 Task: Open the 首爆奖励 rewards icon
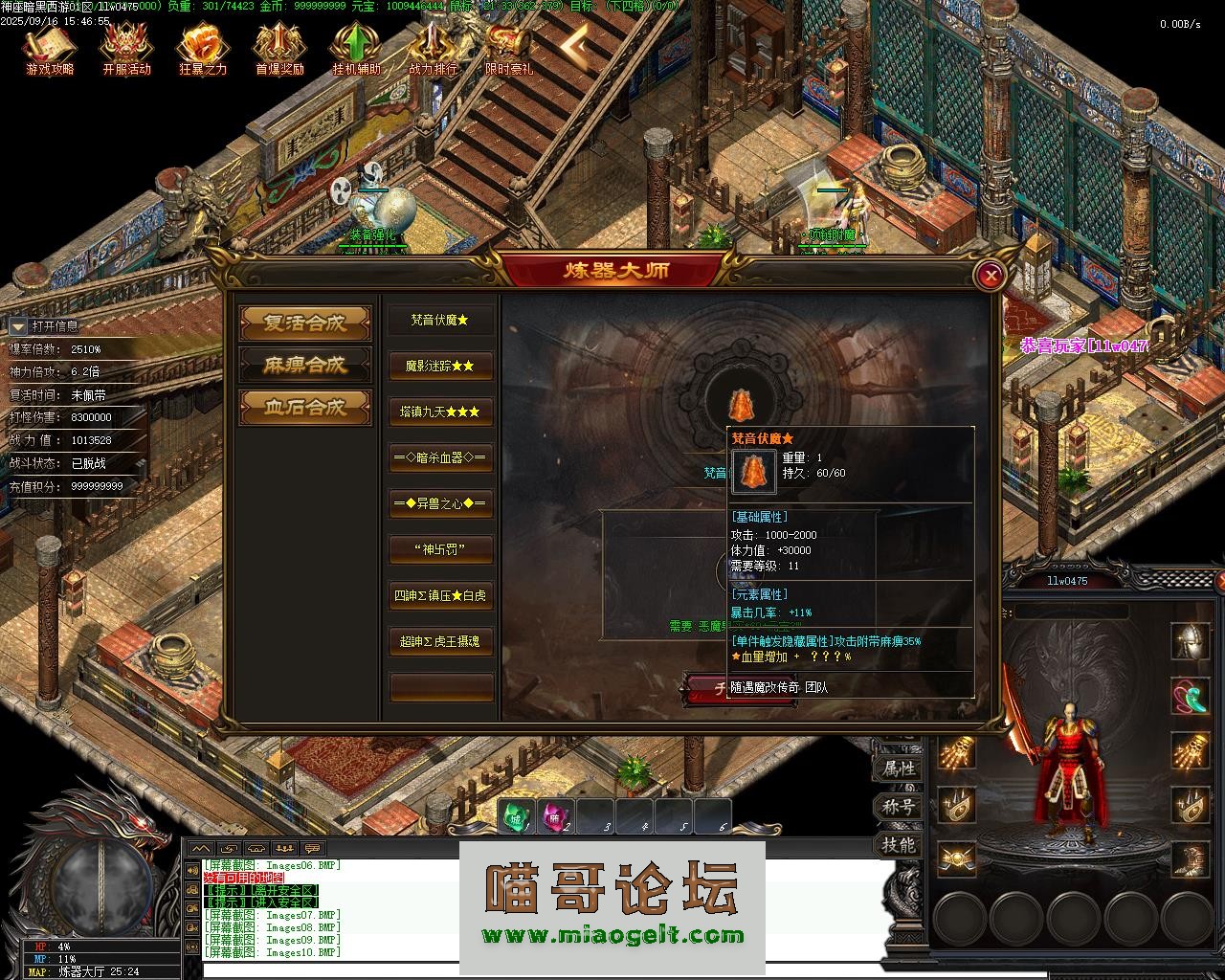click(x=279, y=48)
